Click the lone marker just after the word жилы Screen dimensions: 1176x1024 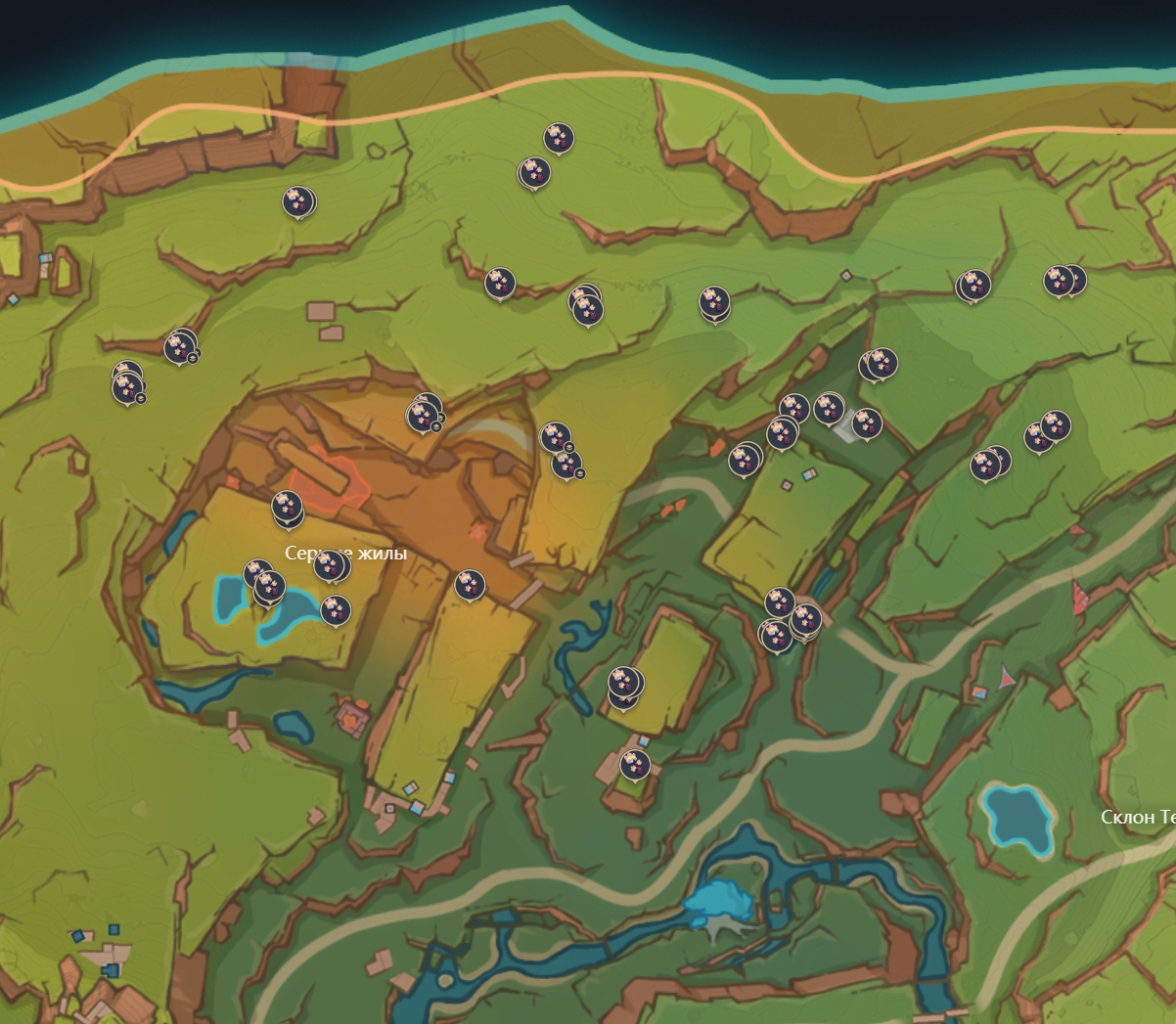click(470, 585)
